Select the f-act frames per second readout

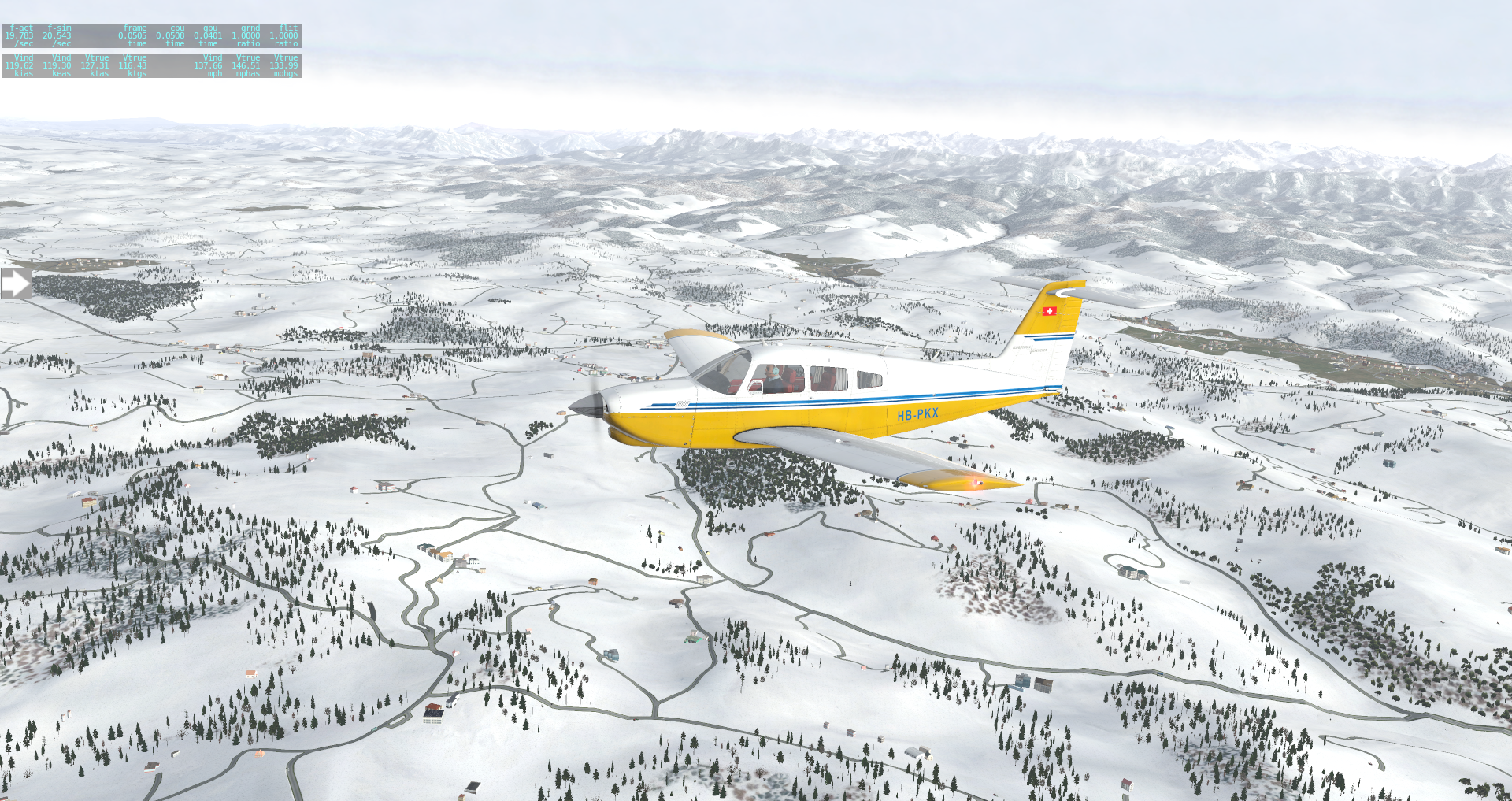point(20,35)
